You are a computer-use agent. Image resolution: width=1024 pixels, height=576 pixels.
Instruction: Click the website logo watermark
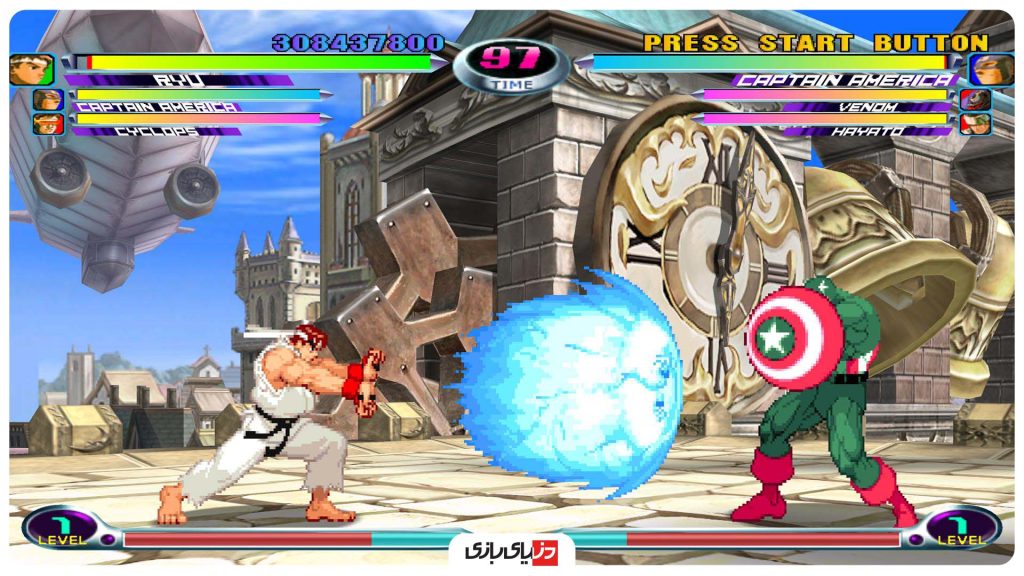pyautogui.click(x=511, y=550)
